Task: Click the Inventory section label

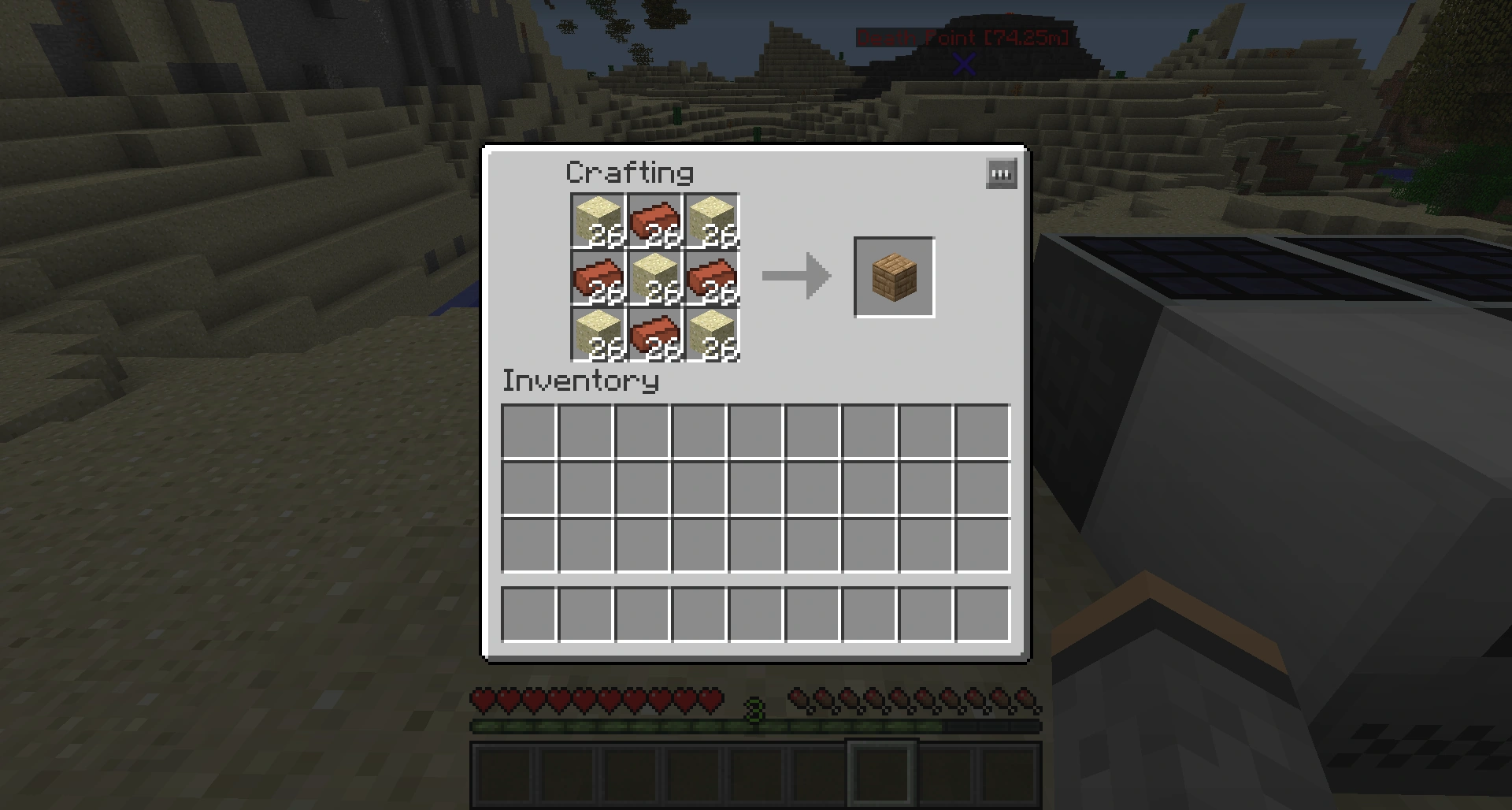Action: [580, 381]
